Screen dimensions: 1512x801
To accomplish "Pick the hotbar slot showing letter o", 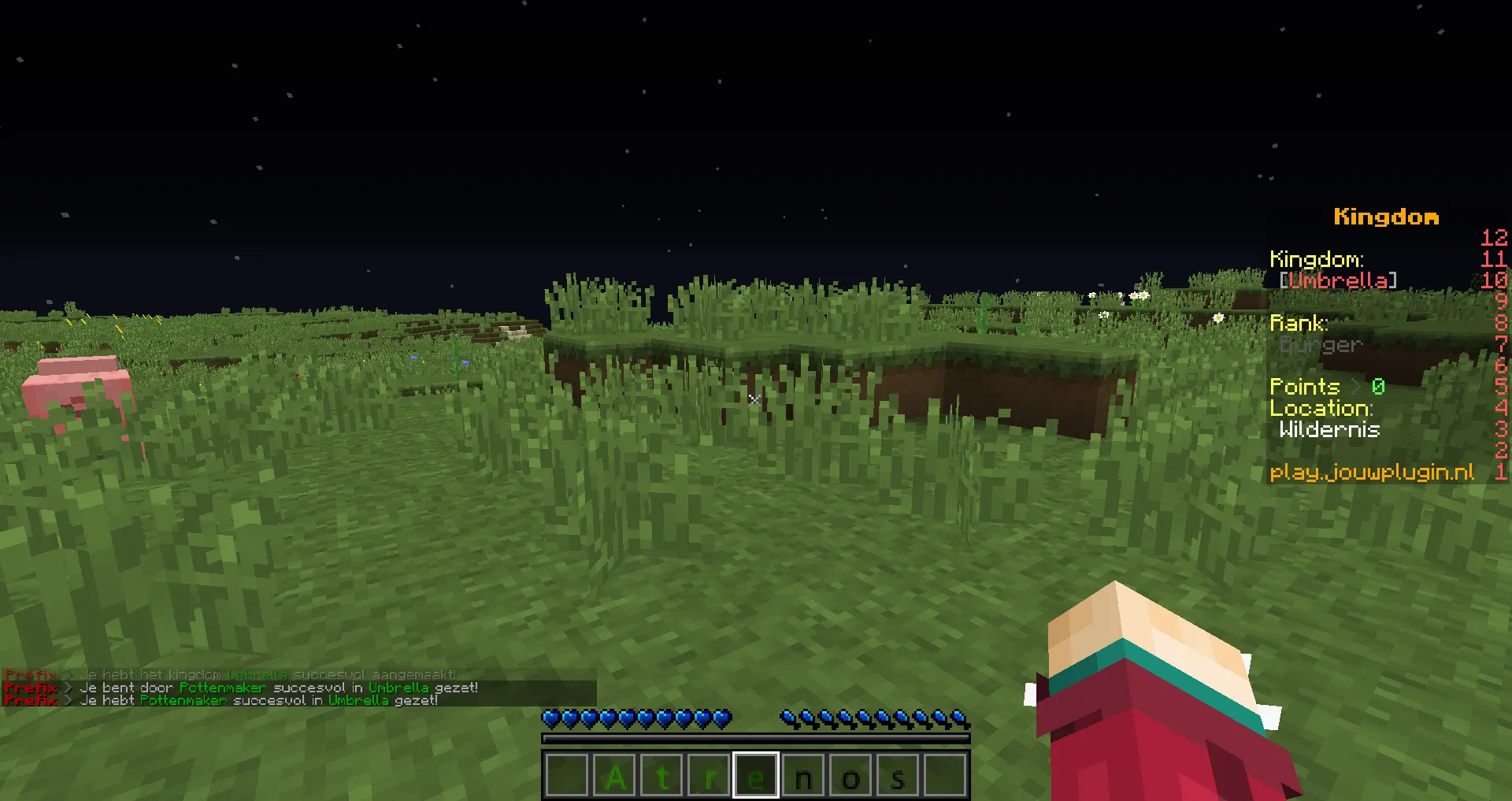I will tap(850, 777).
